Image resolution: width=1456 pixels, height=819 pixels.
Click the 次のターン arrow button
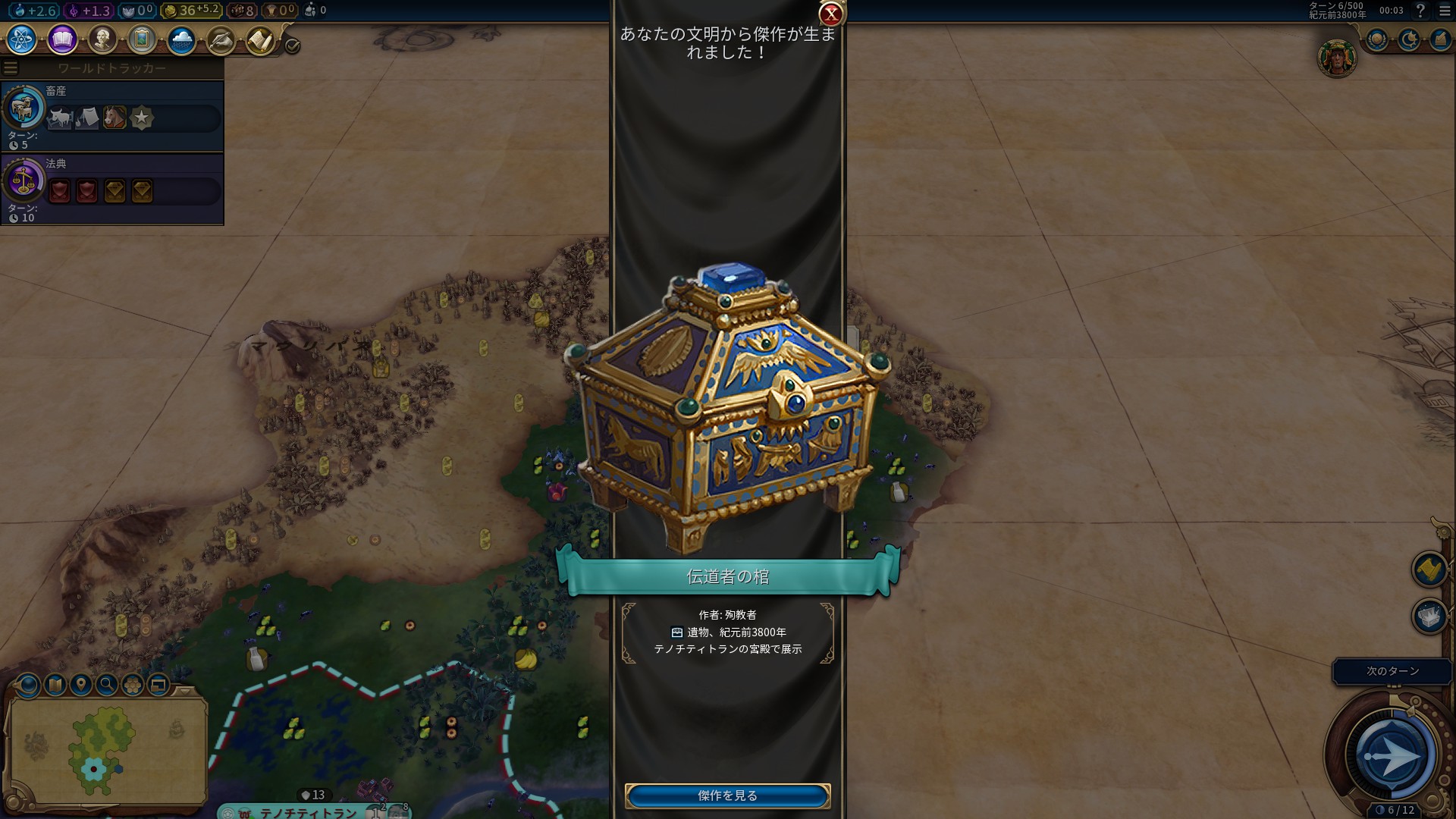[1391, 755]
